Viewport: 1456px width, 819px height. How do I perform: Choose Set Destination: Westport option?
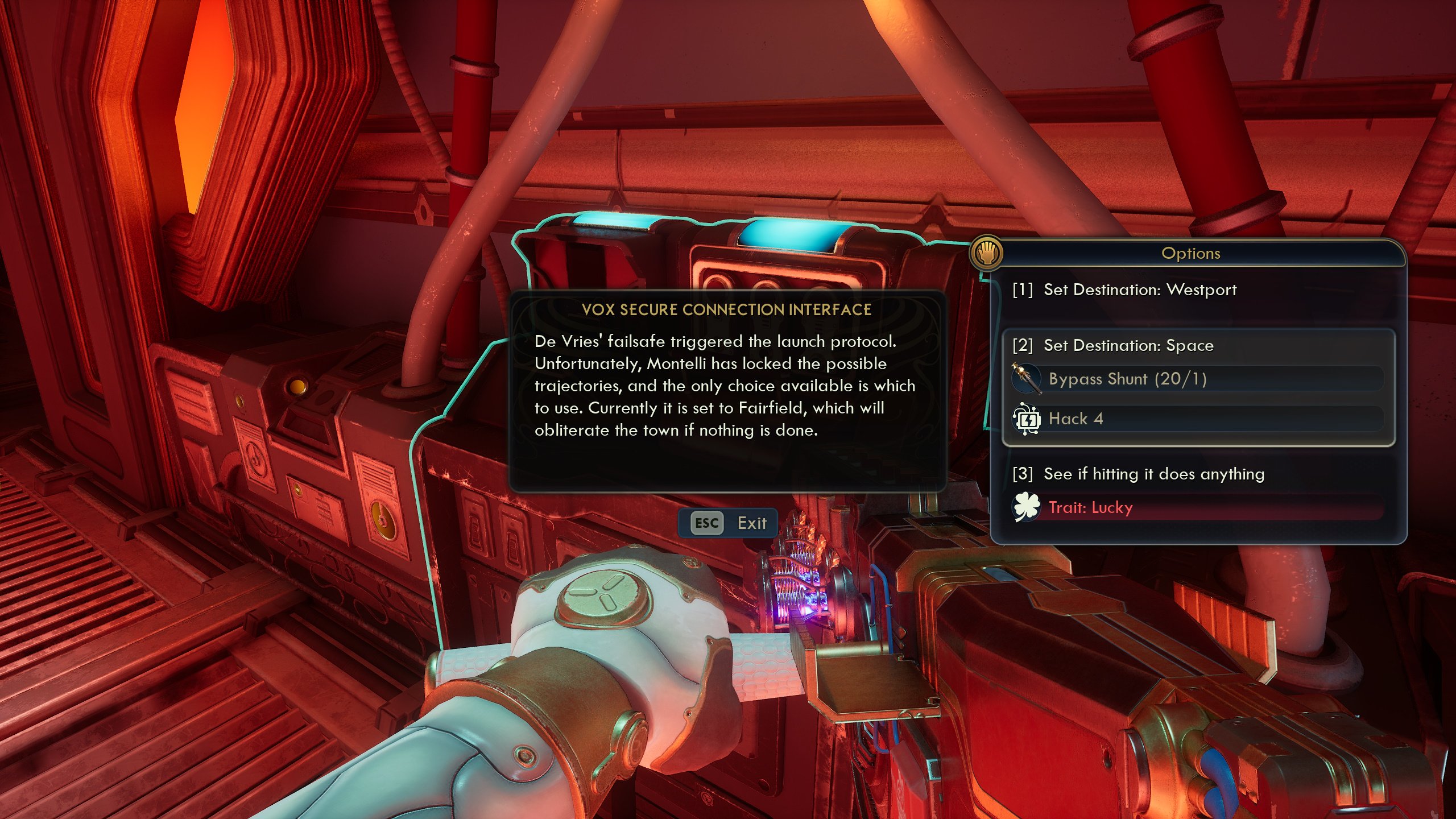click(x=1140, y=290)
